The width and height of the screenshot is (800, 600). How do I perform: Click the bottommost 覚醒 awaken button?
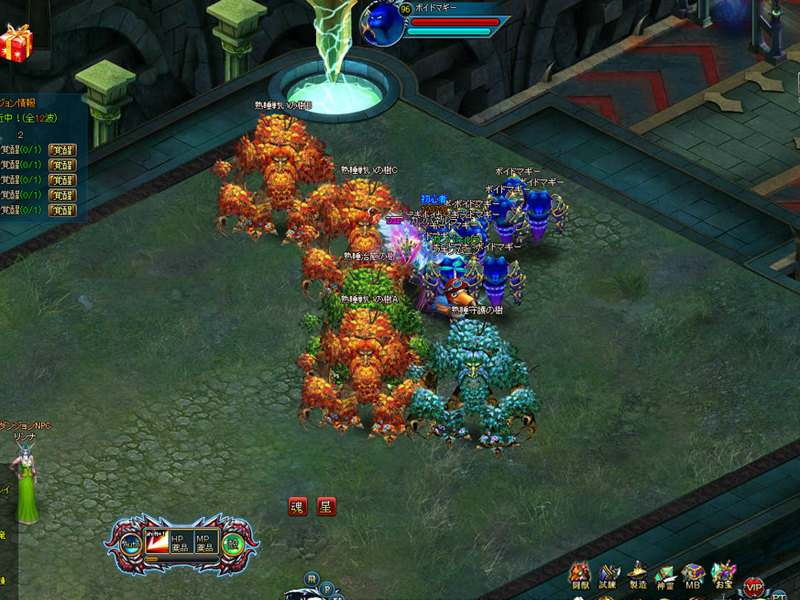(x=62, y=211)
